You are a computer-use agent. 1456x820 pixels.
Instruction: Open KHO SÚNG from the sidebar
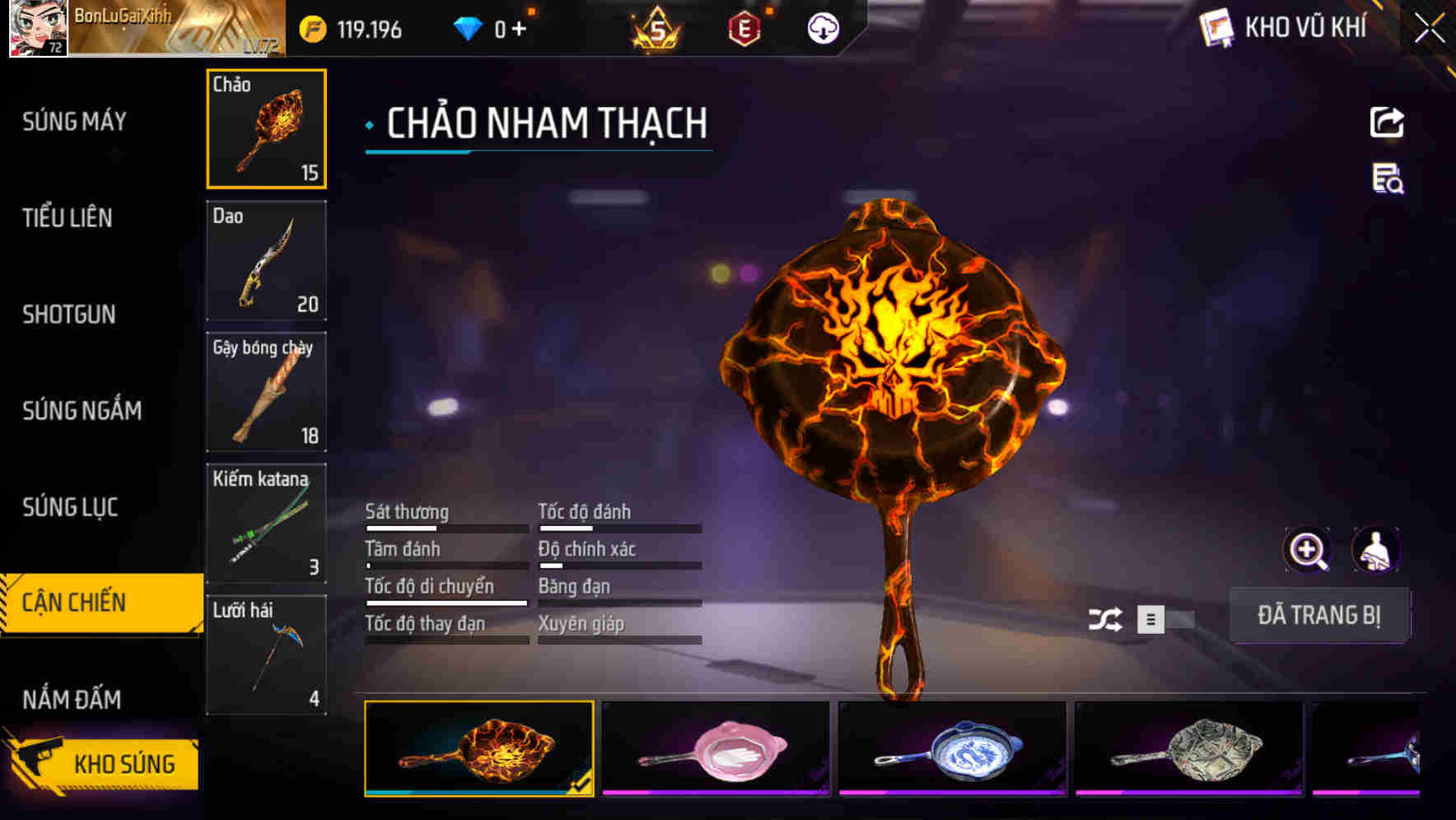122,762
